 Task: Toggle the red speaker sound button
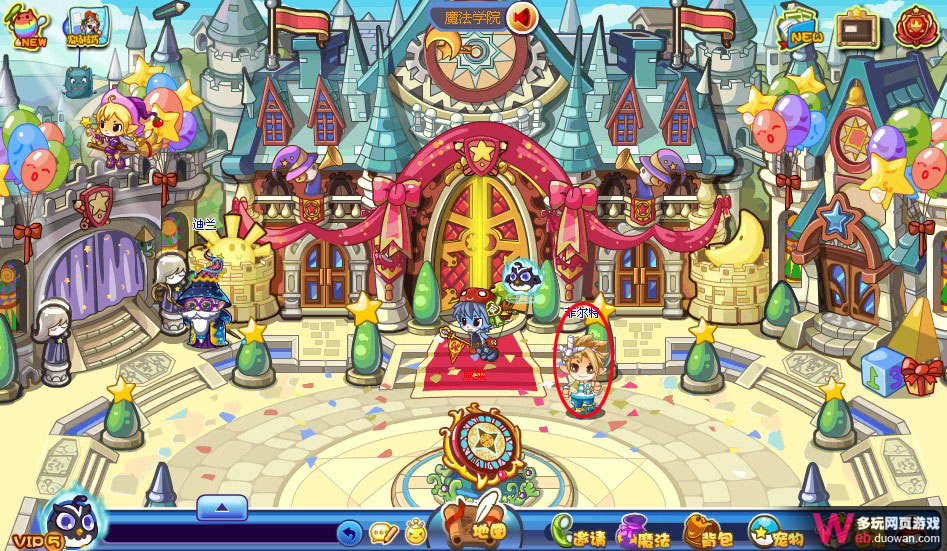coord(522,17)
